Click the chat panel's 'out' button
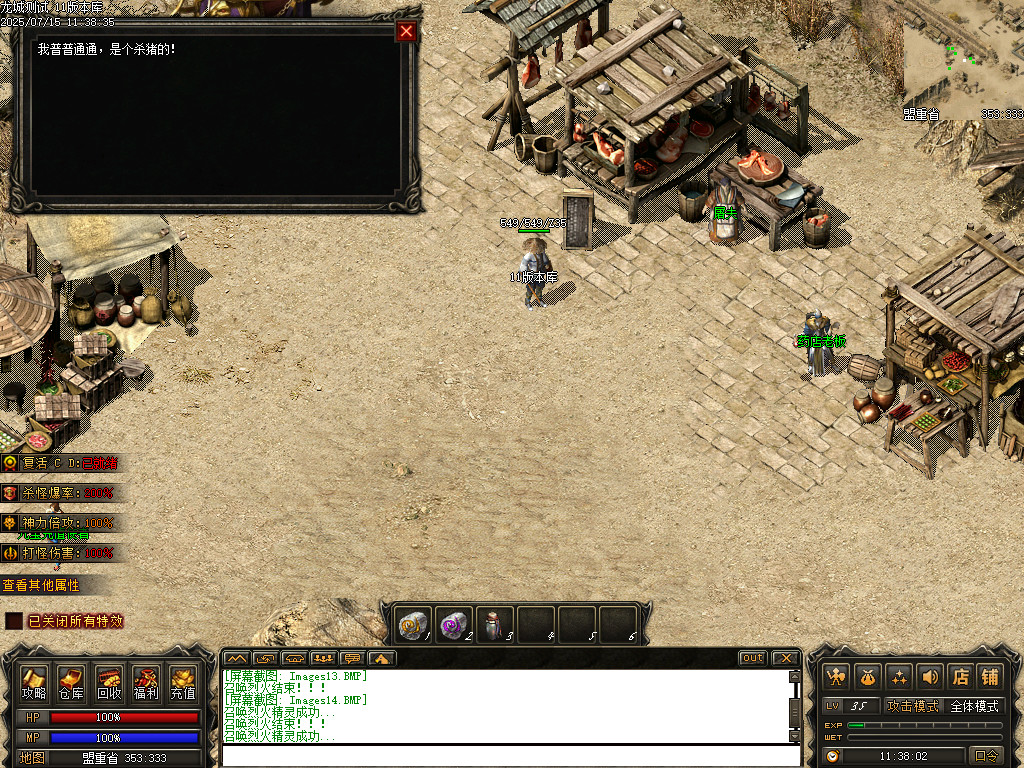 (x=753, y=658)
